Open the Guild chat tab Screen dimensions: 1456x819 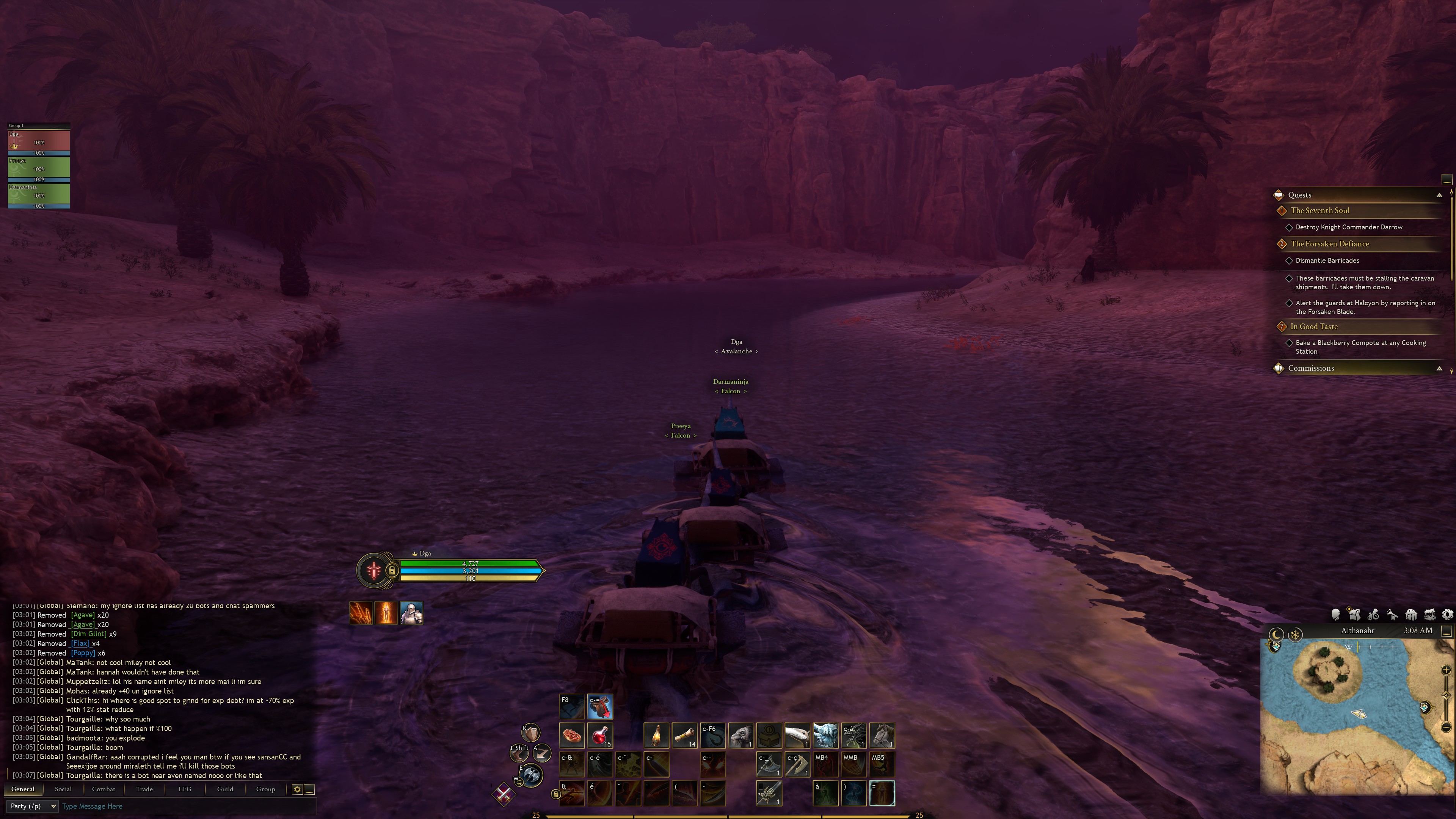point(225,789)
